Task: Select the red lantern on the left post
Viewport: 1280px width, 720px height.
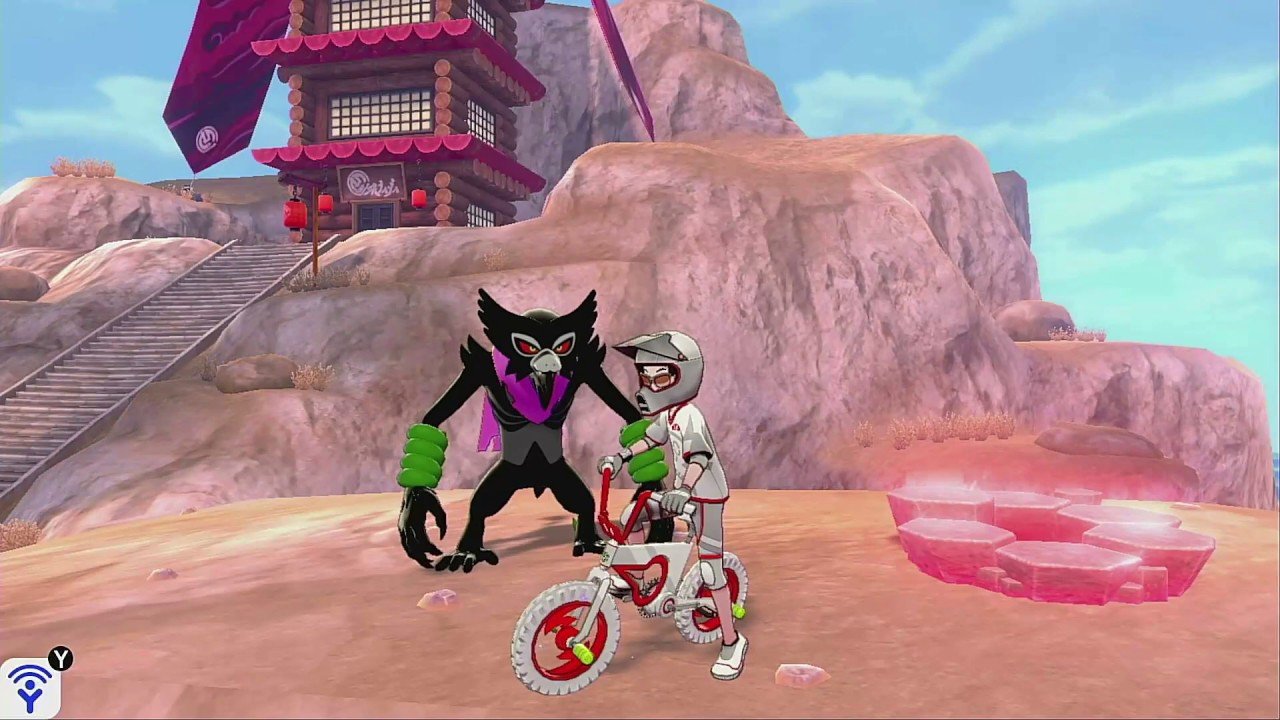Action: pos(295,214)
